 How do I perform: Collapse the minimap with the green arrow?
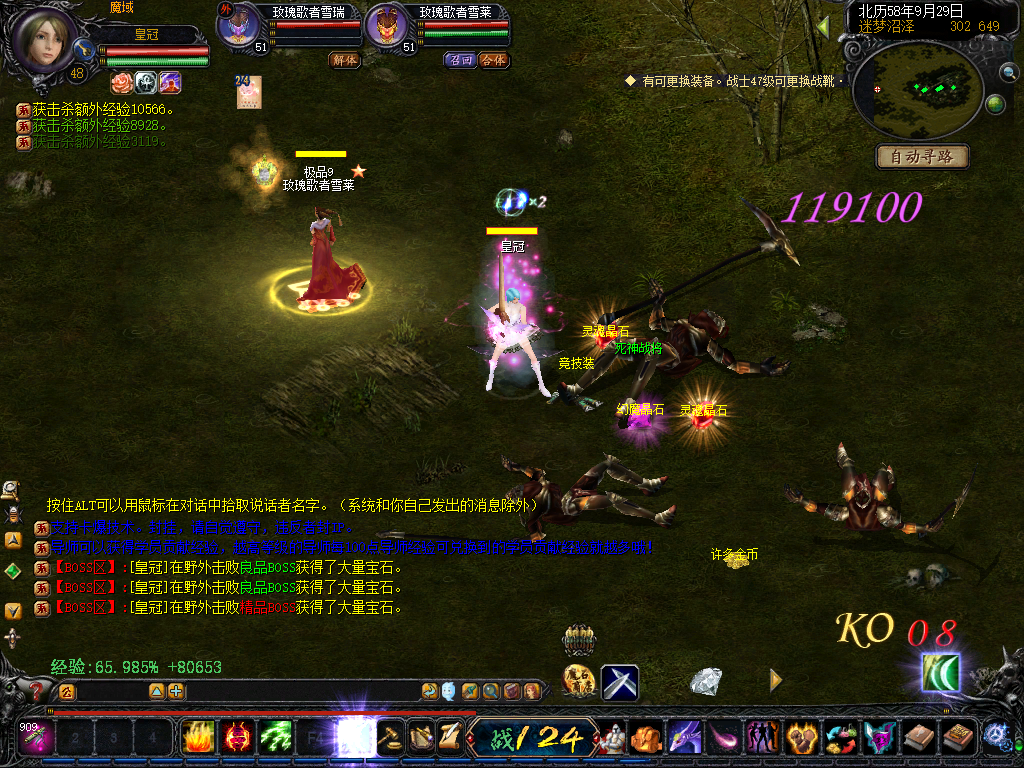coord(823,27)
